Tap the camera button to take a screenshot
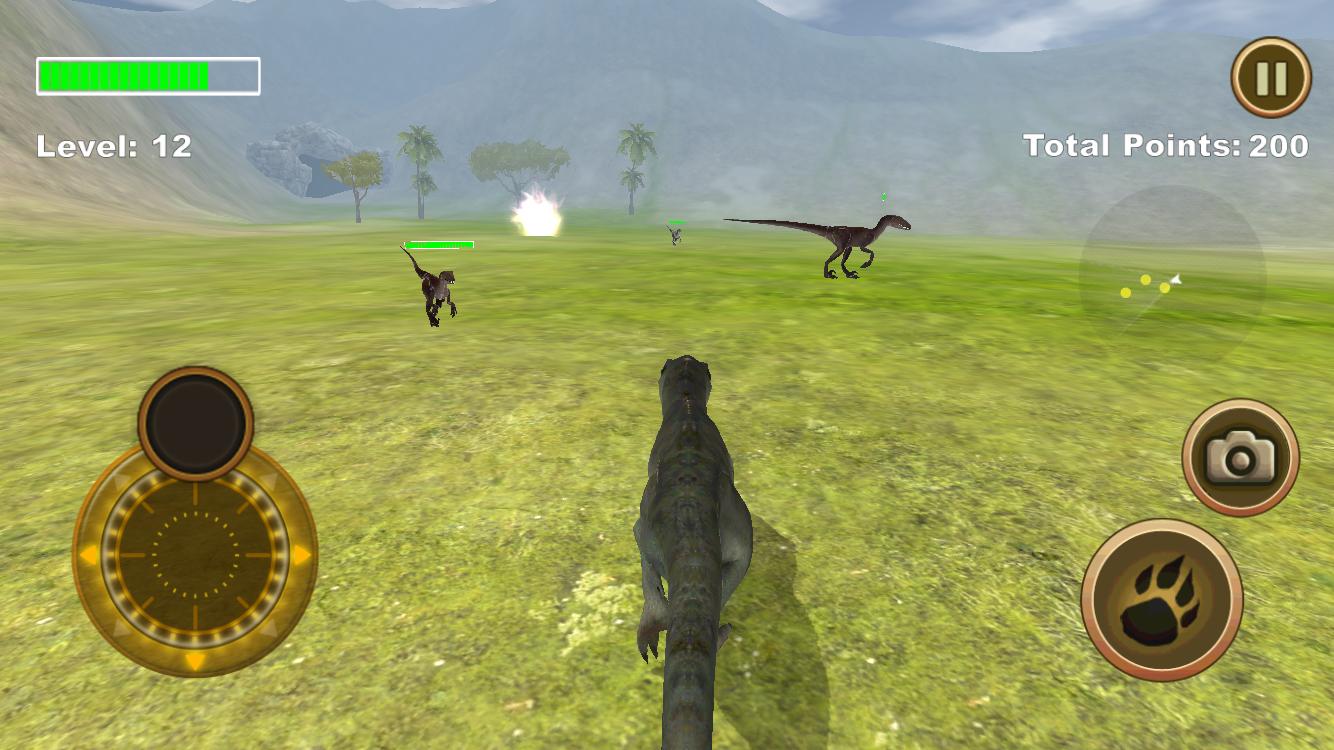1334x750 pixels. point(1240,455)
